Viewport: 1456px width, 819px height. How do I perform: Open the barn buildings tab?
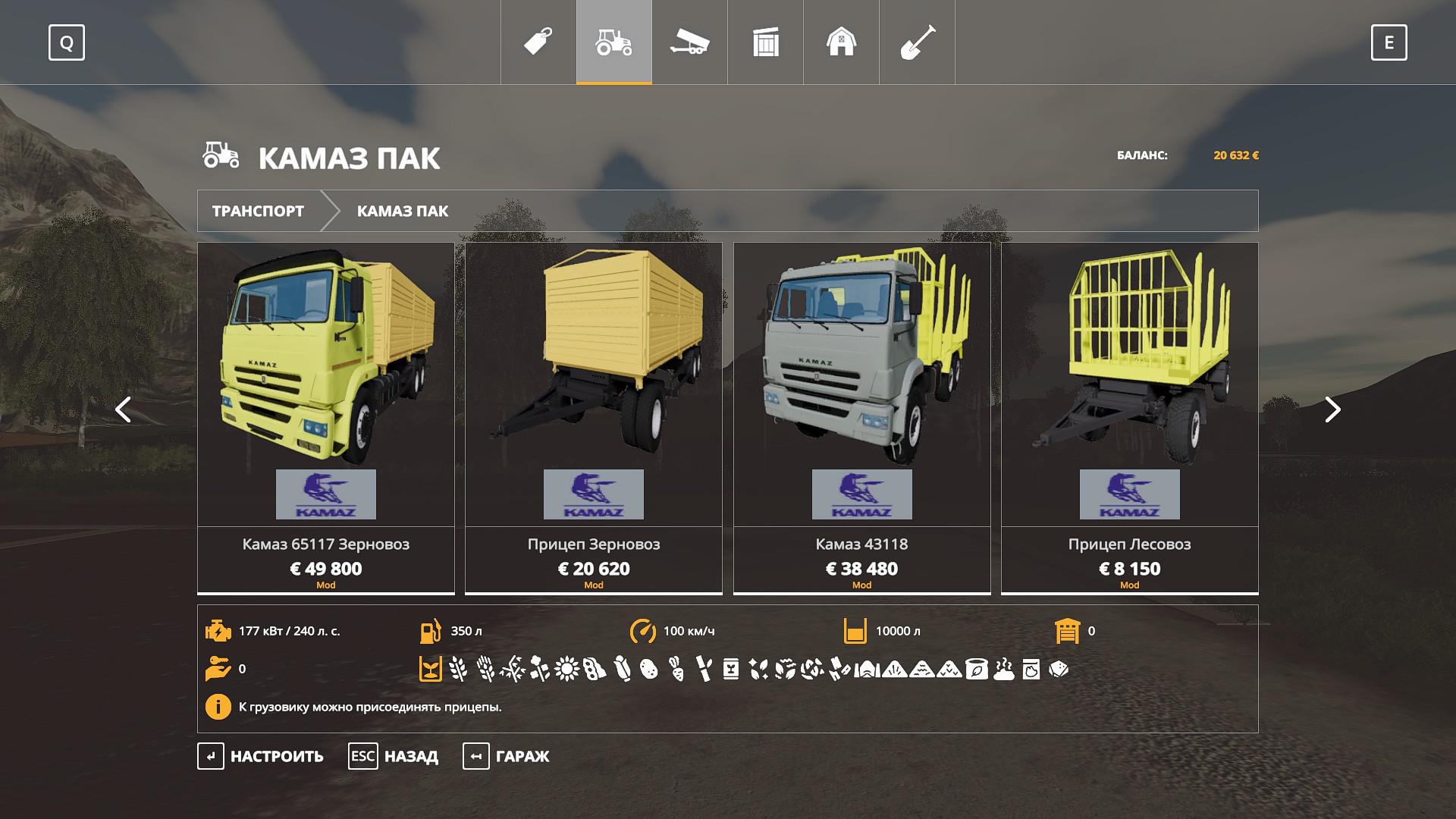[841, 42]
